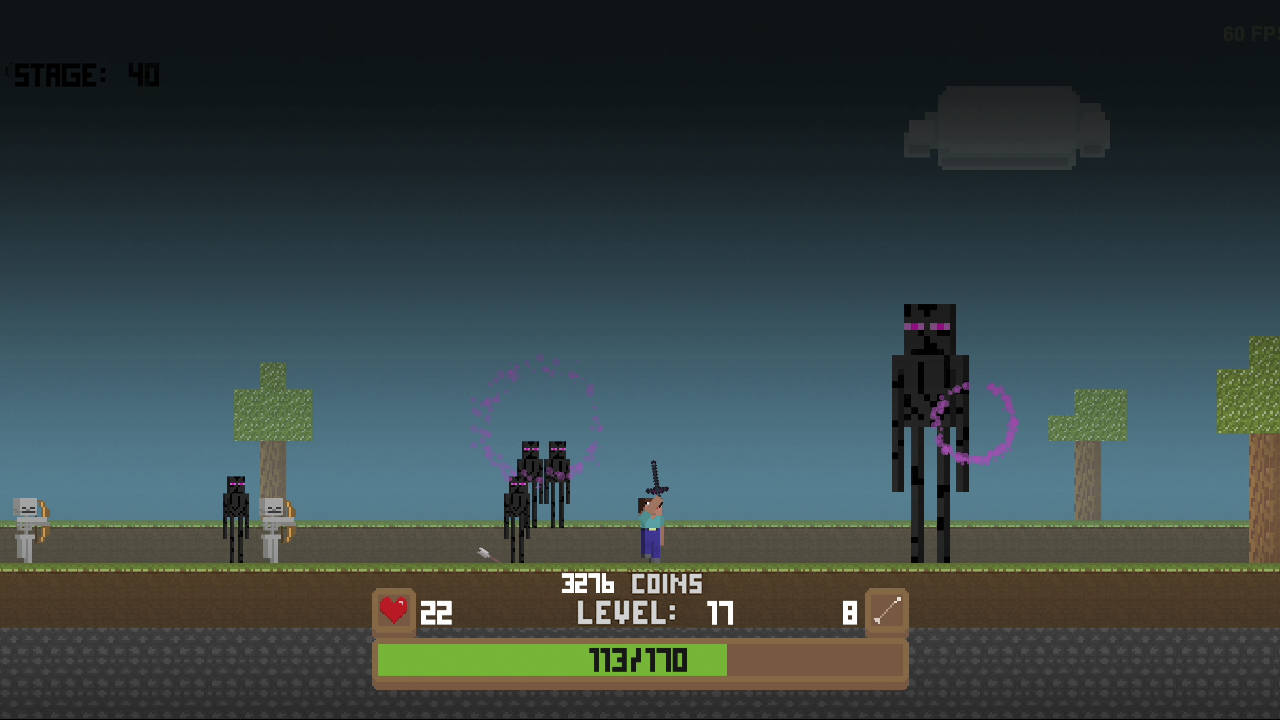Click the arrow lying on the ground
The width and height of the screenshot is (1280, 720).
coord(483,551)
